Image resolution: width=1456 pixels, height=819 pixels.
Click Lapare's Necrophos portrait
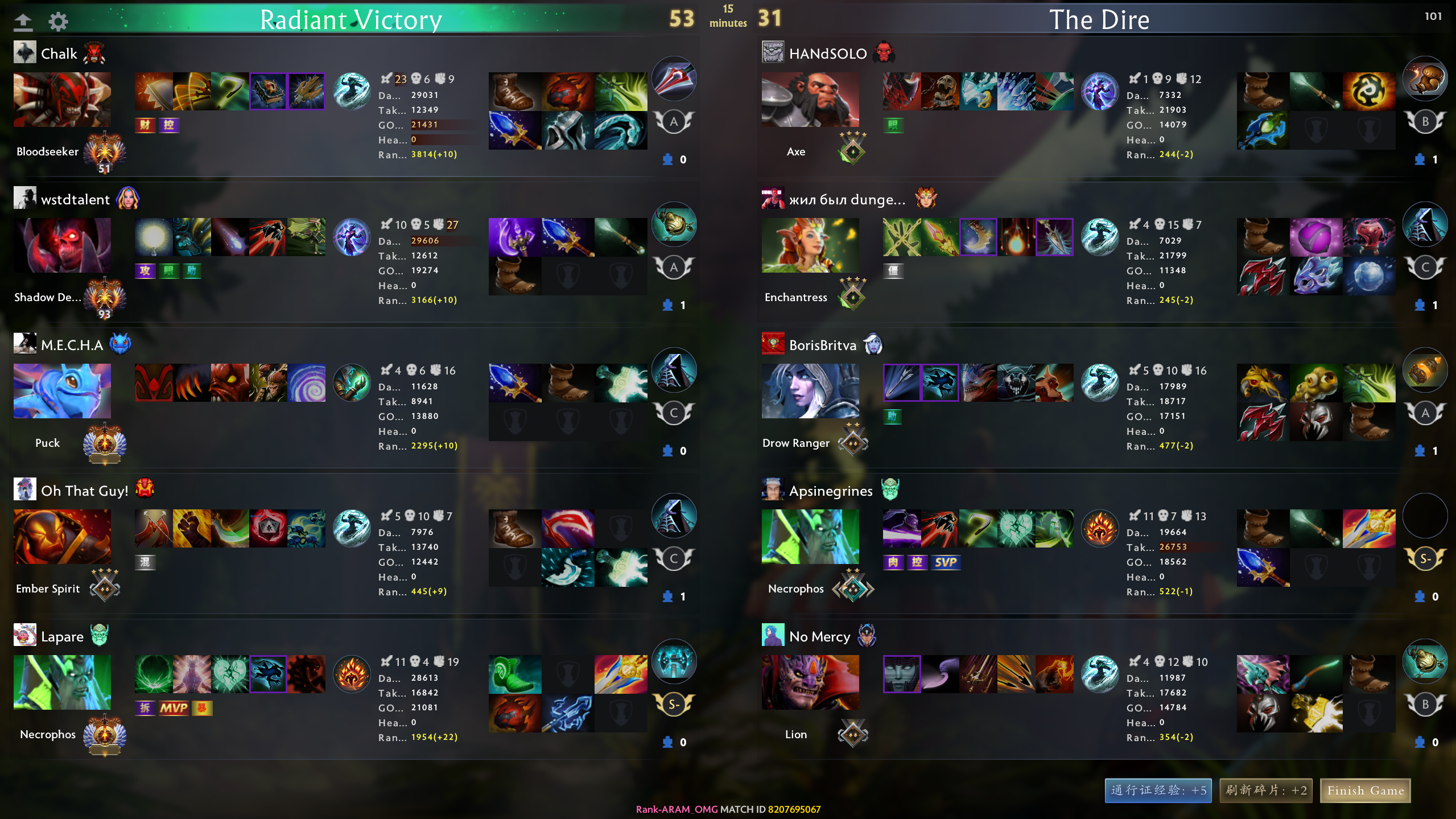click(62, 682)
